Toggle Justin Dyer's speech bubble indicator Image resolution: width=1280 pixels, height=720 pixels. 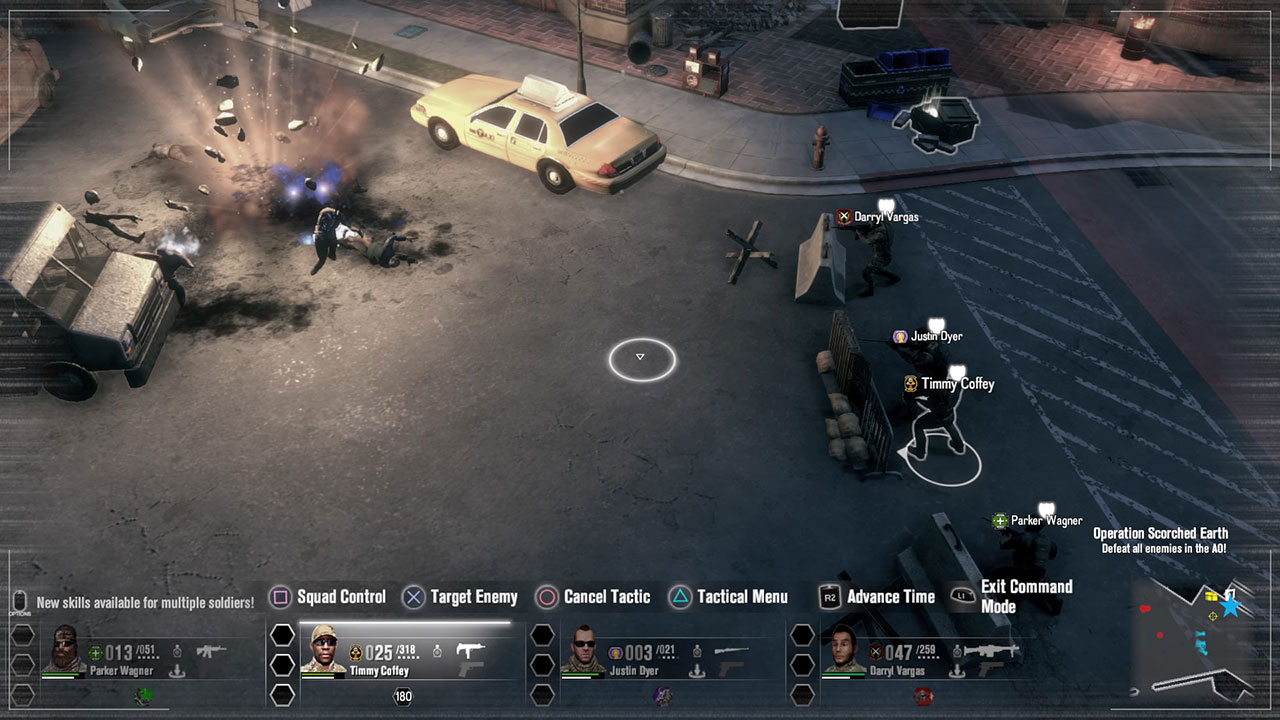tap(934, 322)
